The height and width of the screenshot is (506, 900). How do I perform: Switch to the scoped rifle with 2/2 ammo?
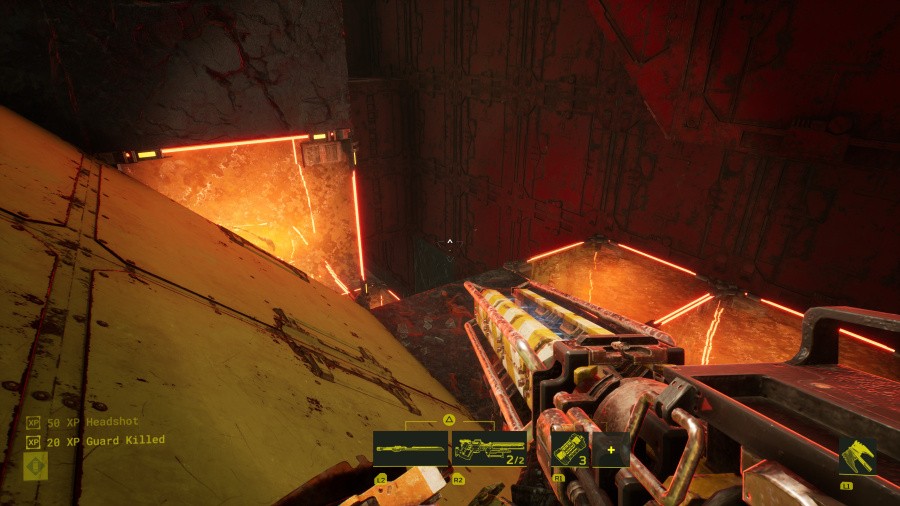point(490,450)
